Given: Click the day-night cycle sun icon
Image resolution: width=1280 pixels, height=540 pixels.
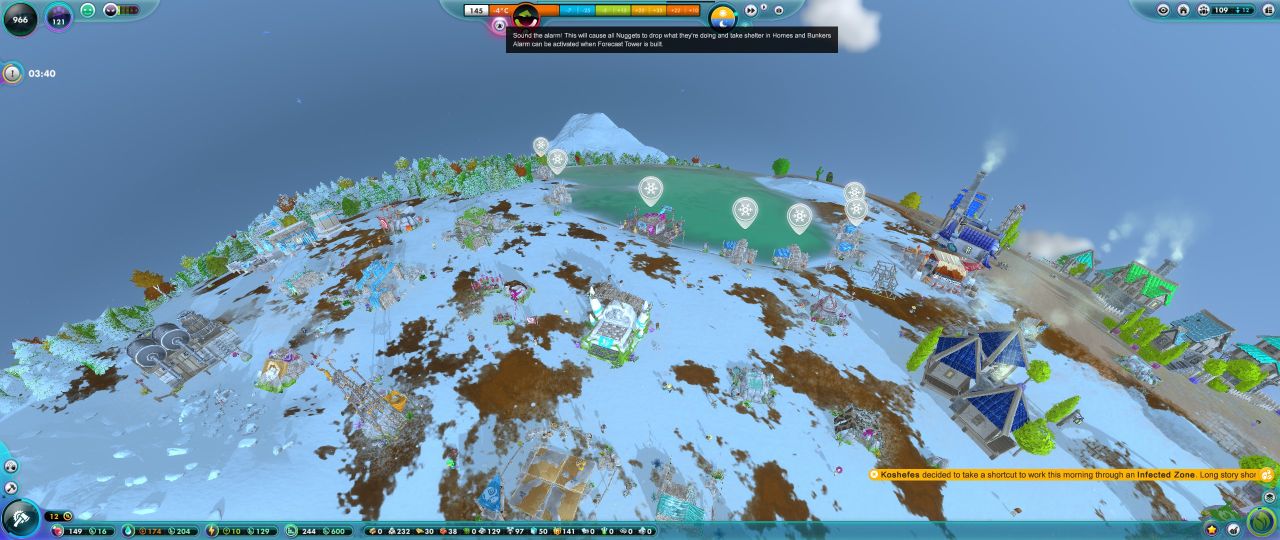Looking at the screenshot, I should point(722,18).
